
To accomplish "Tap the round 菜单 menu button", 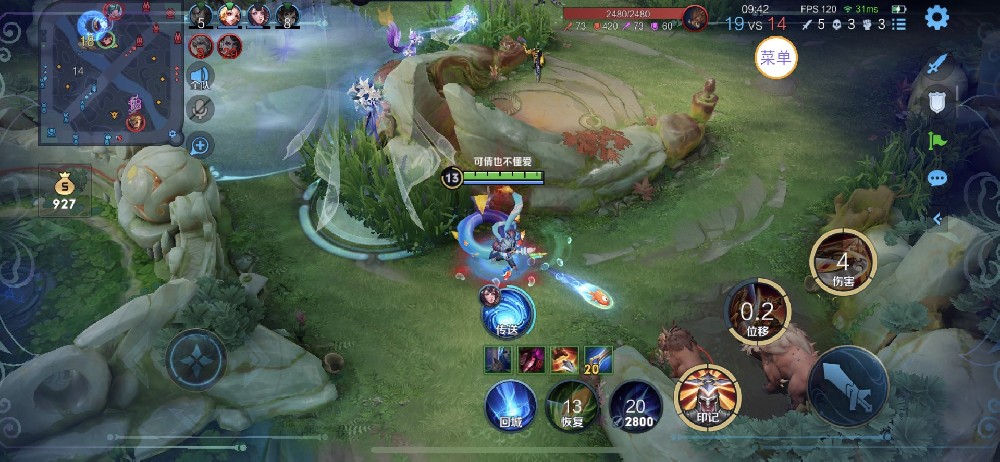I will coord(776,58).
